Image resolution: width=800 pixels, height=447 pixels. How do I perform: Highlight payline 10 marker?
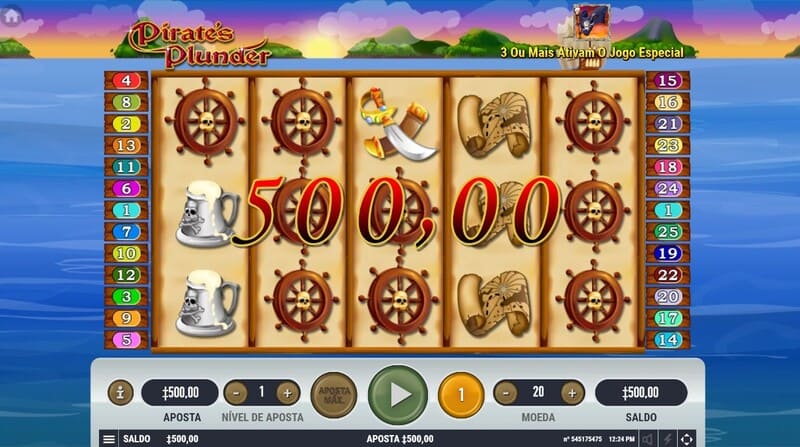pos(126,254)
